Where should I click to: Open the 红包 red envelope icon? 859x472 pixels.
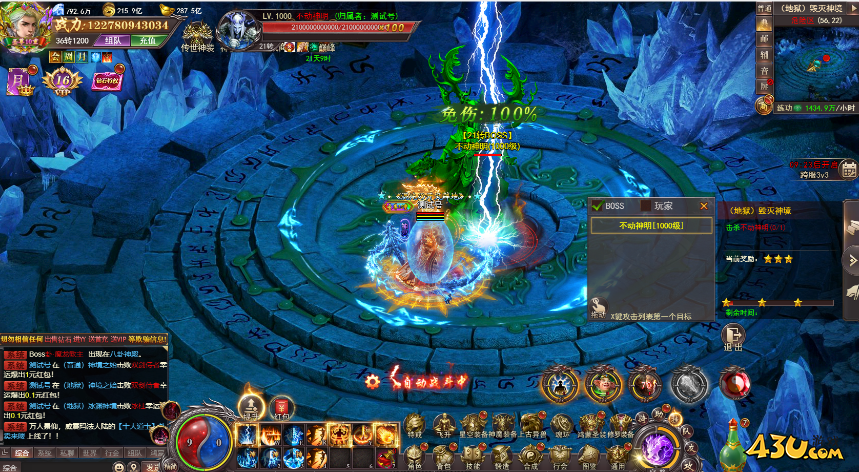tap(282, 406)
